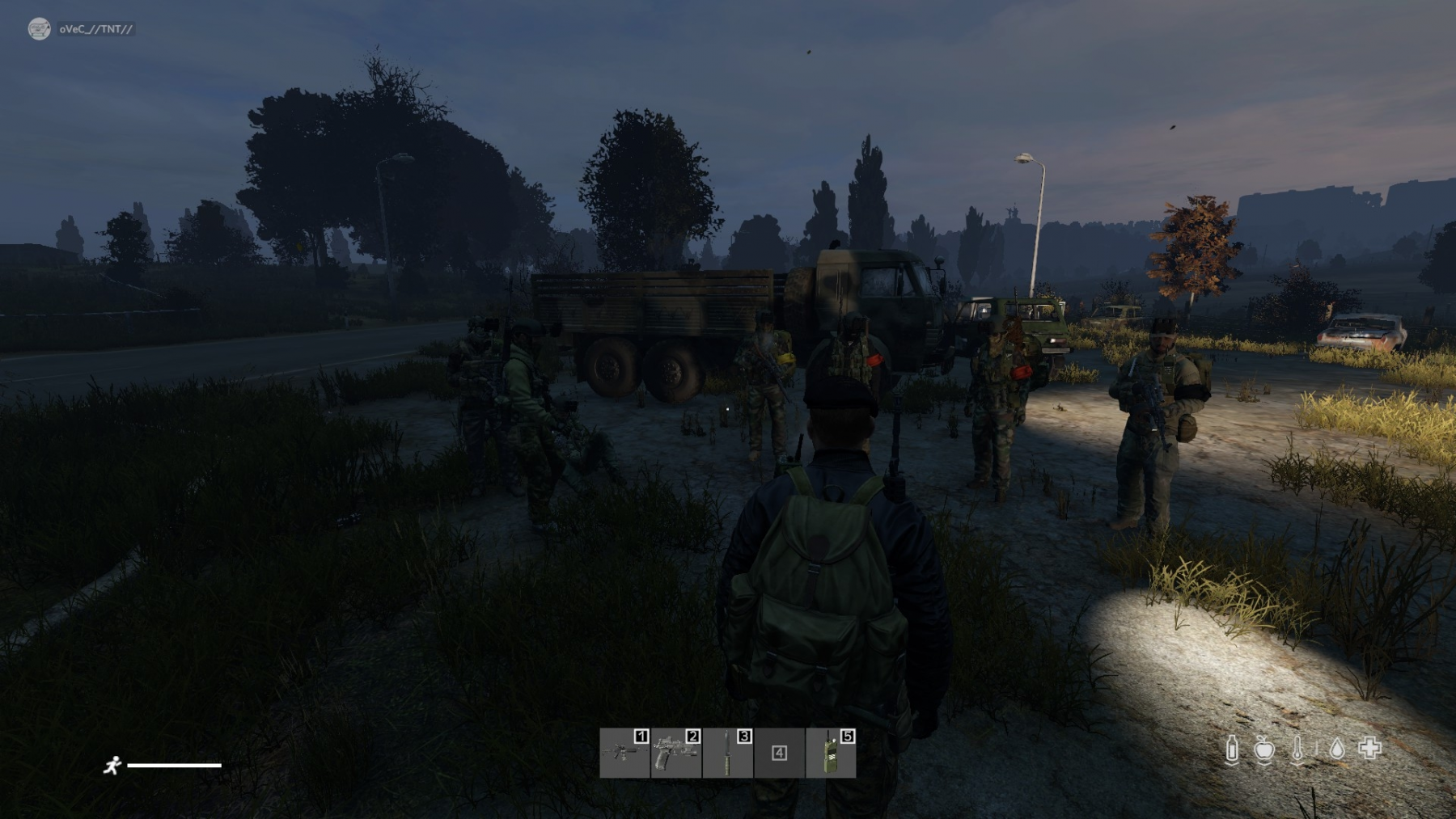Click the blood drop status icon
Image resolution: width=1456 pixels, height=819 pixels.
[1337, 749]
